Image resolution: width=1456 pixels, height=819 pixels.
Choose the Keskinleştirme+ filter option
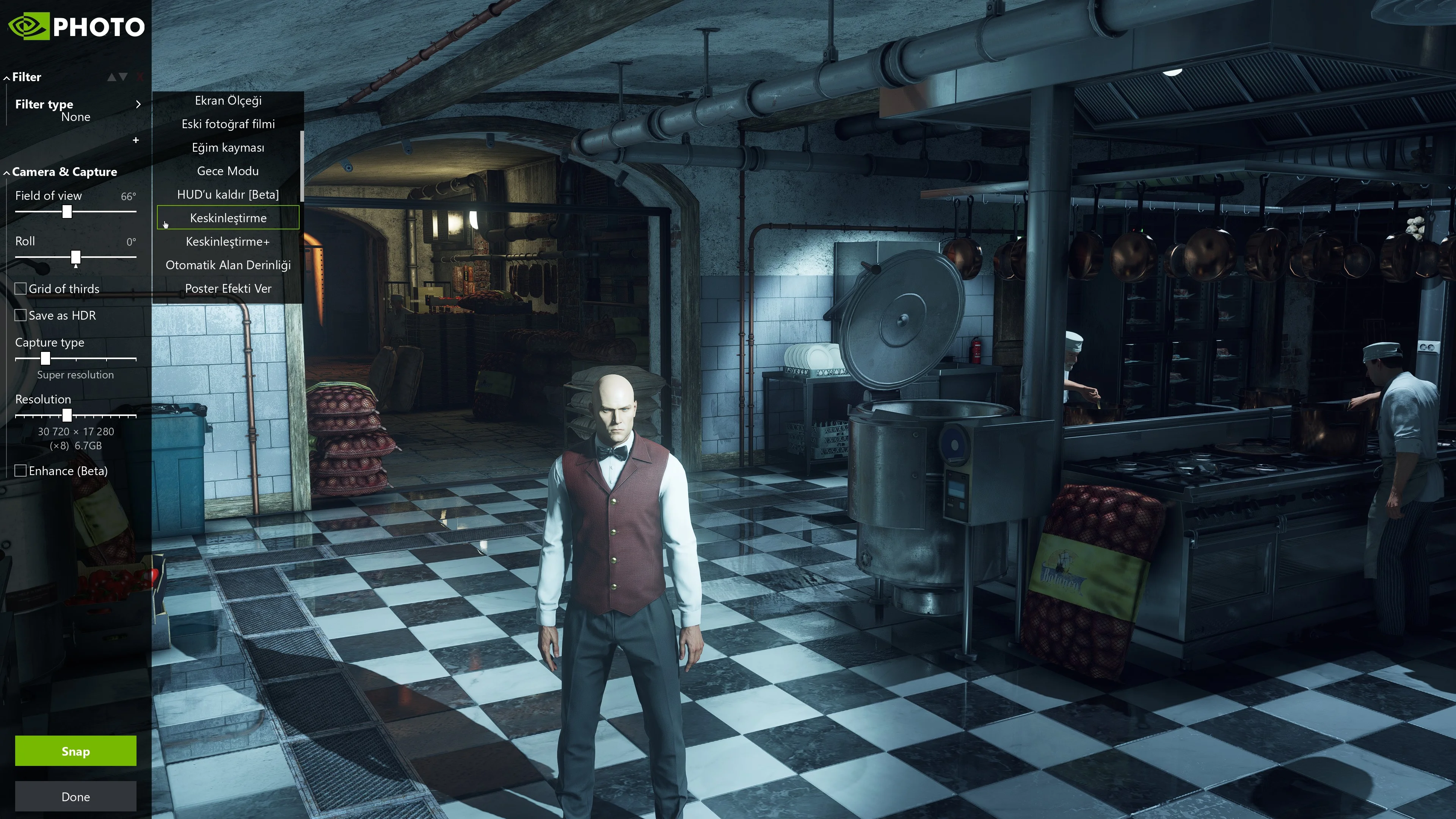pos(228,242)
